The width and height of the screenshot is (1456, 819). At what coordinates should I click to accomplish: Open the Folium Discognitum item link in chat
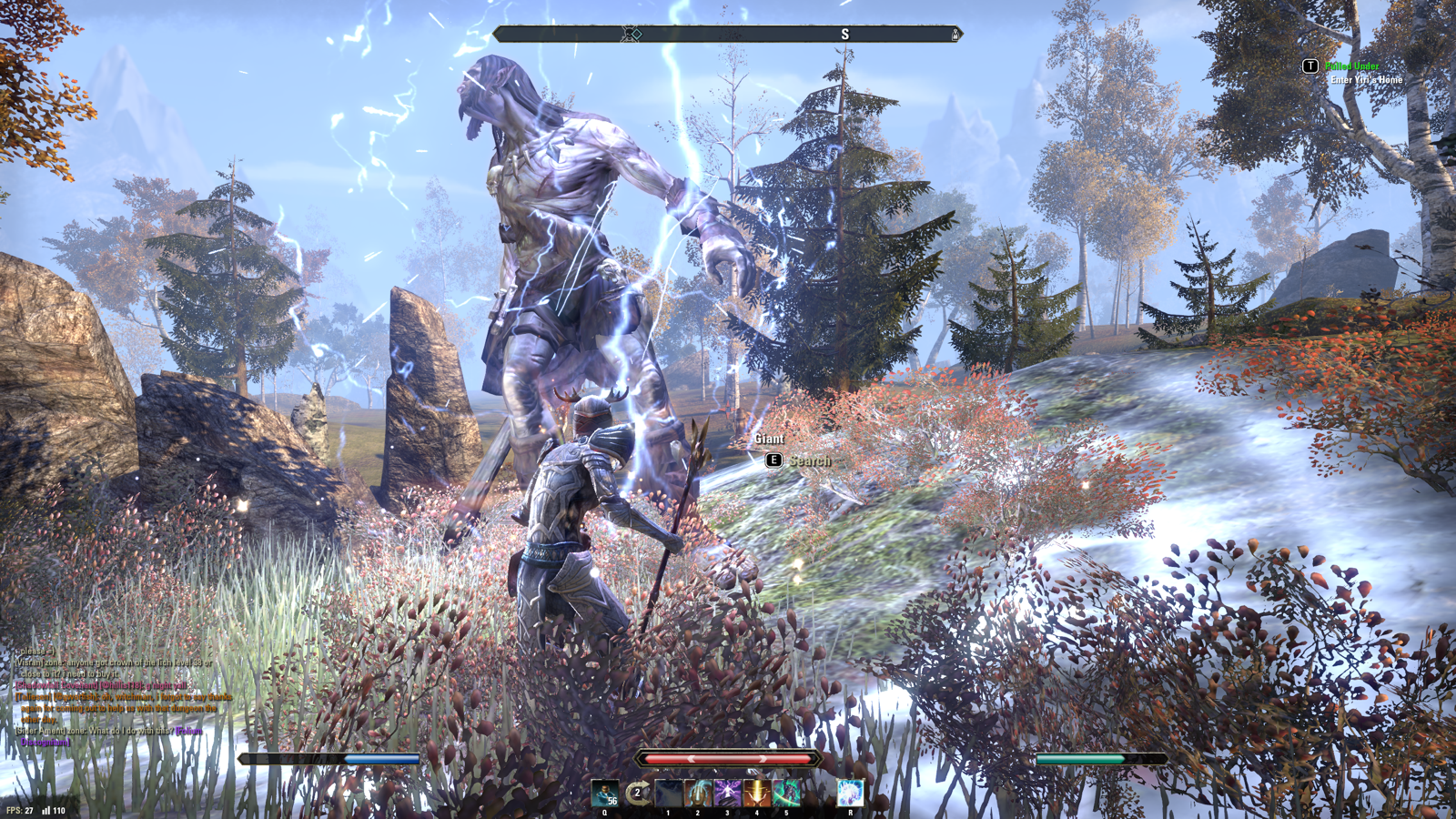[x=45, y=742]
